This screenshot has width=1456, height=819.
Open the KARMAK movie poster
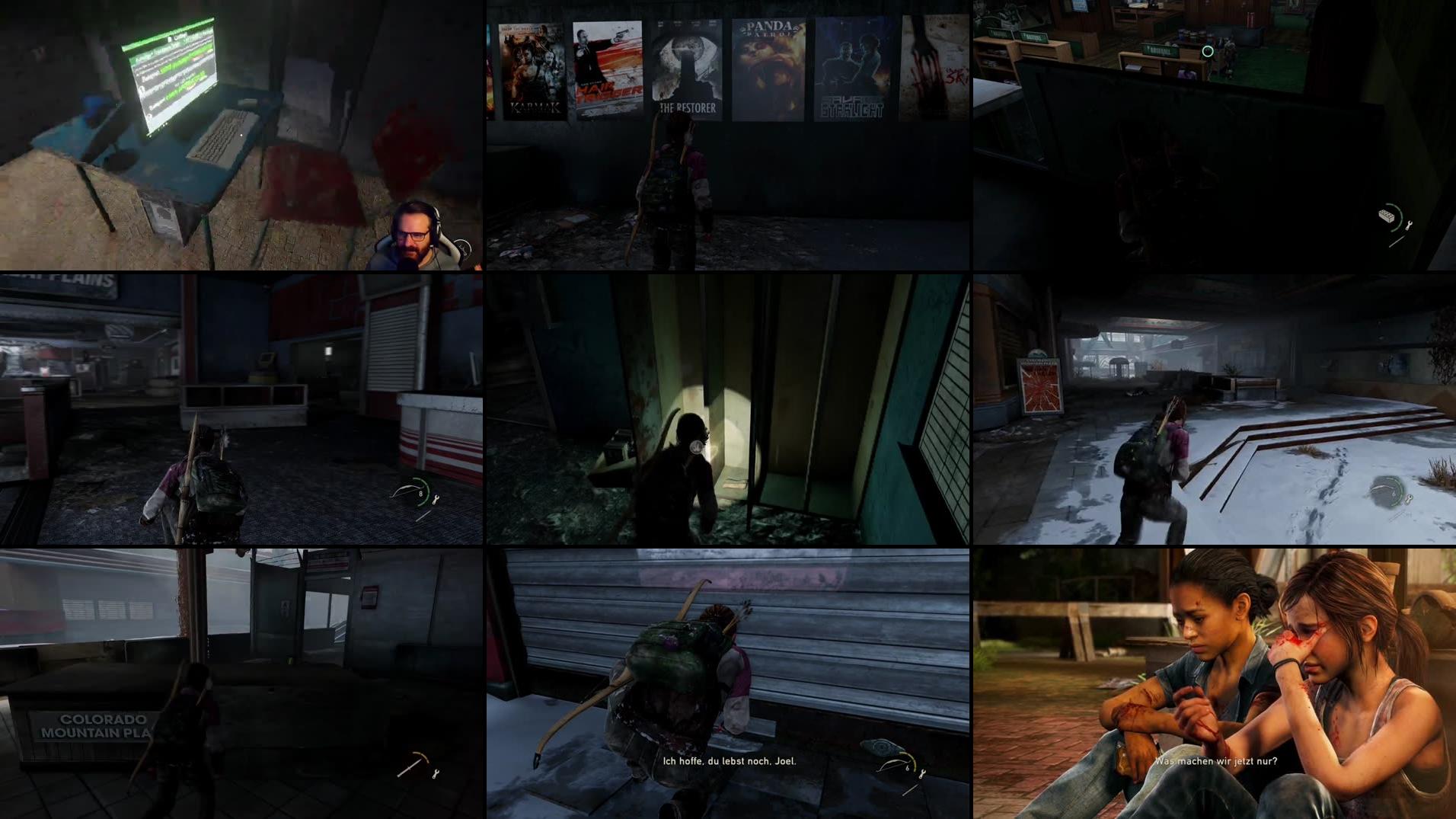[x=531, y=69]
